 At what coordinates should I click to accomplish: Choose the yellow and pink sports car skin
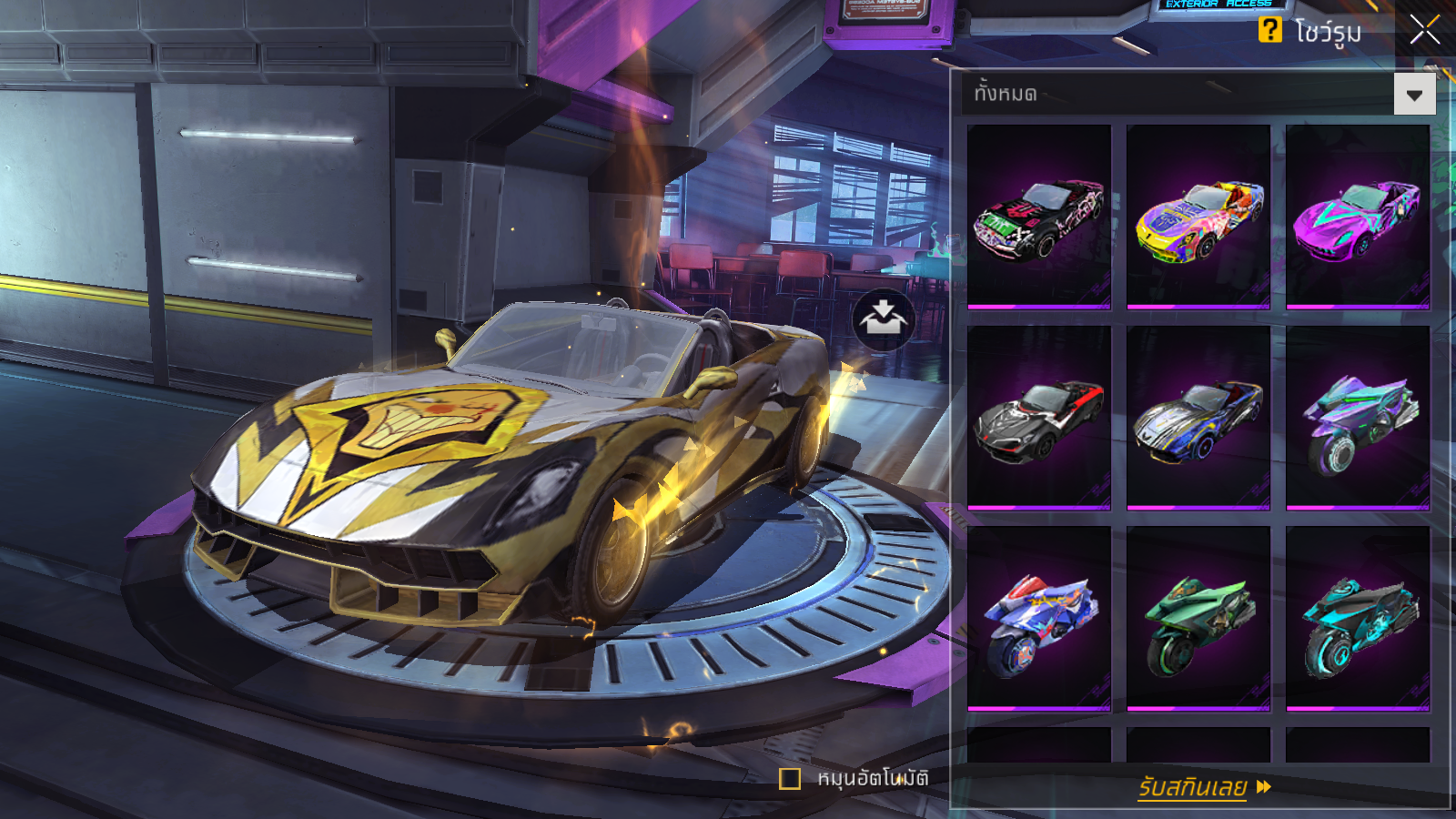pos(1198,217)
